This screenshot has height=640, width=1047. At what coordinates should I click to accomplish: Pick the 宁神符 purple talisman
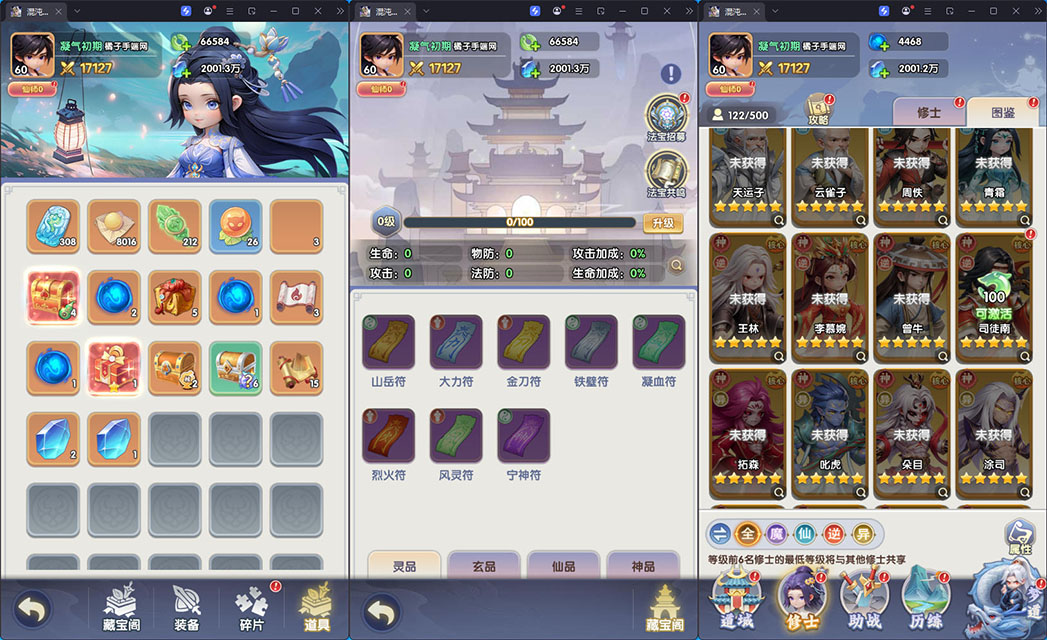click(523, 438)
